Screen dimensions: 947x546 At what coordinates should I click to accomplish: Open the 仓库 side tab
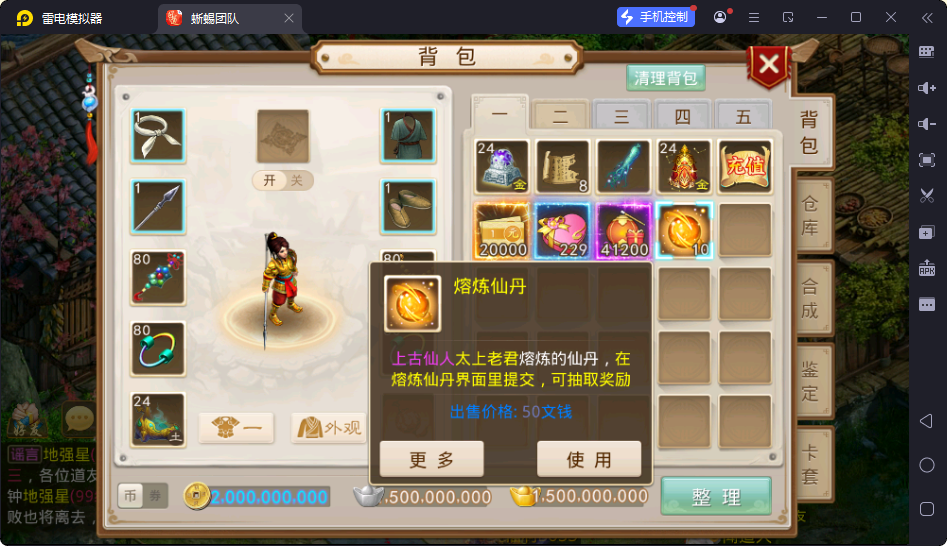[x=810, y=215]
